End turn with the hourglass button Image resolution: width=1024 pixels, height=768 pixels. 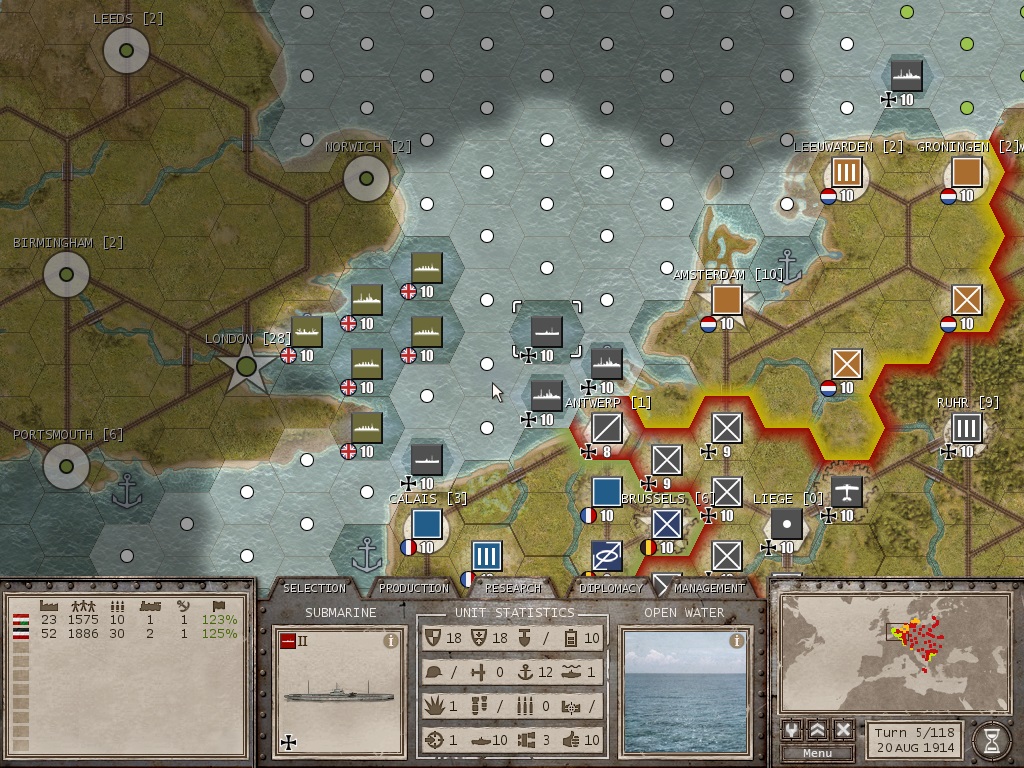(x=991, y=740)
